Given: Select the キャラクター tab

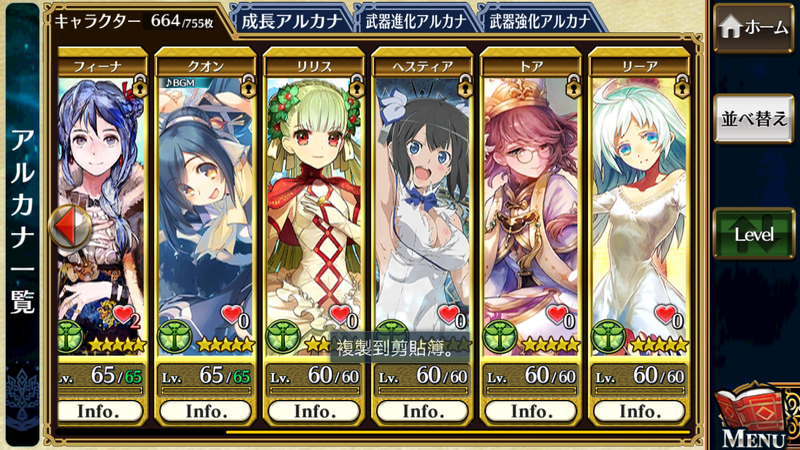Looking at the screenshot, I should (135, 19).
